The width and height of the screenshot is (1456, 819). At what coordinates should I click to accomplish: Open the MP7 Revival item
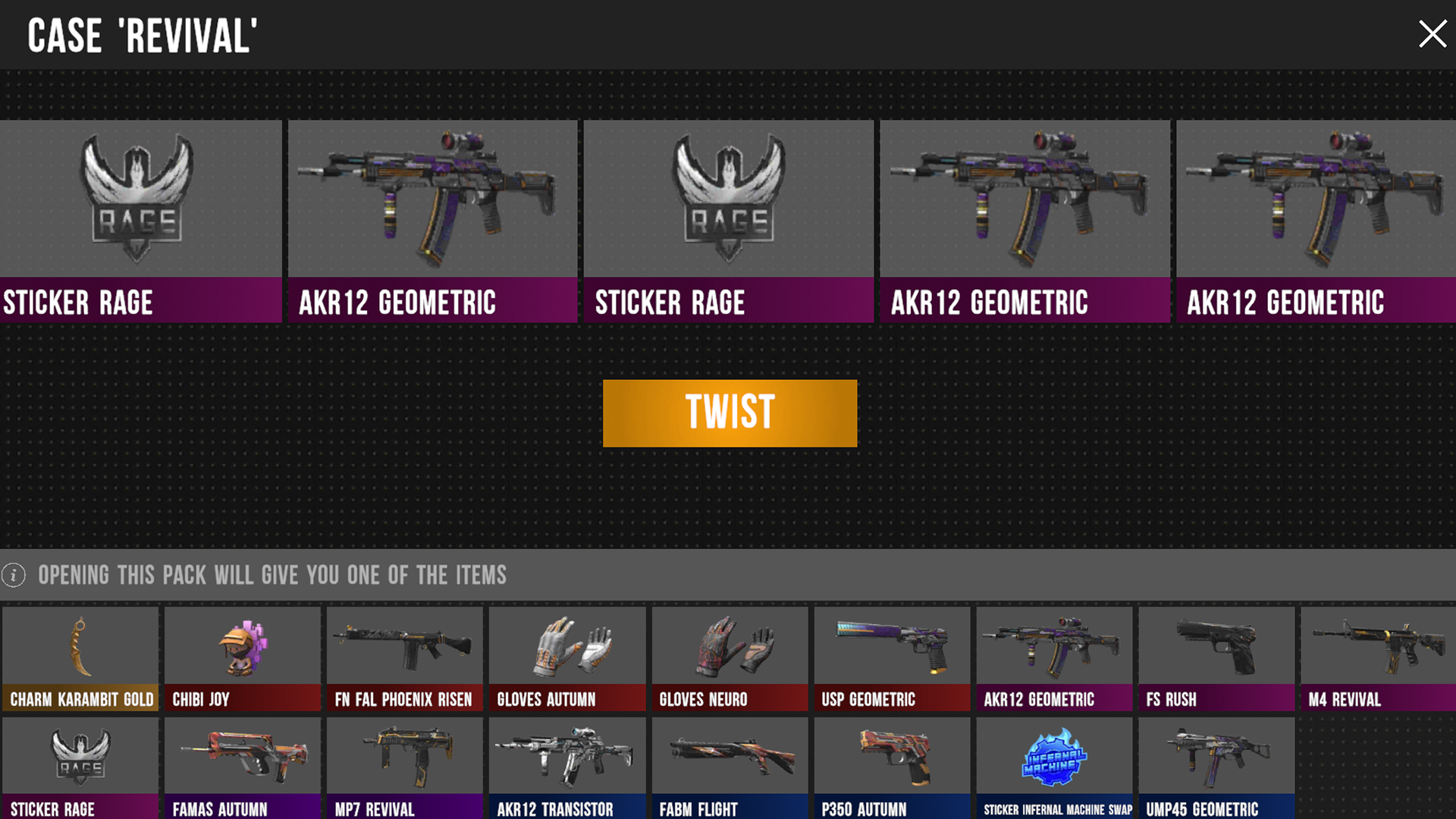404,758
